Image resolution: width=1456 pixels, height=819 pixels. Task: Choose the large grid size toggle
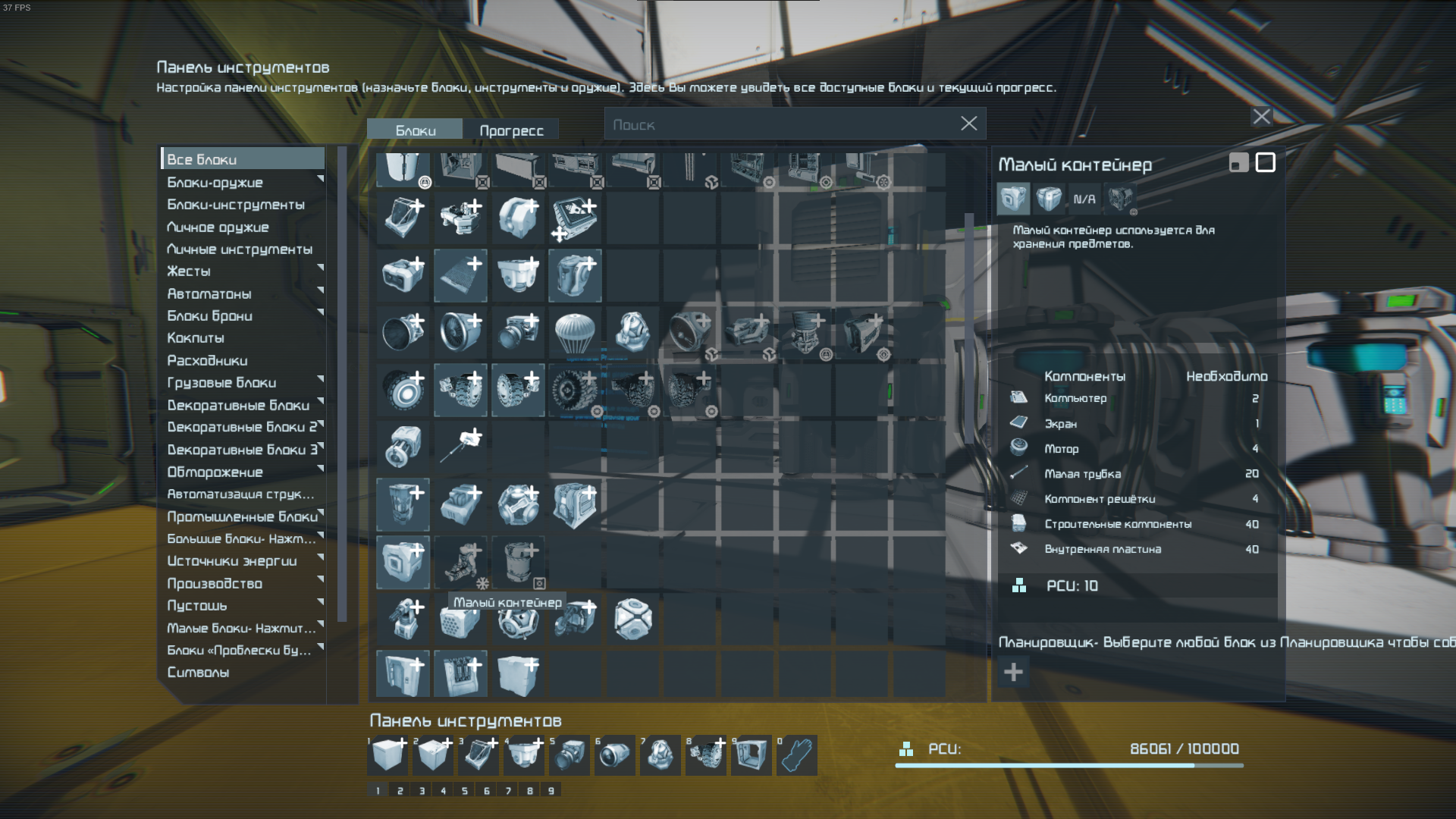coord(1265,162)
